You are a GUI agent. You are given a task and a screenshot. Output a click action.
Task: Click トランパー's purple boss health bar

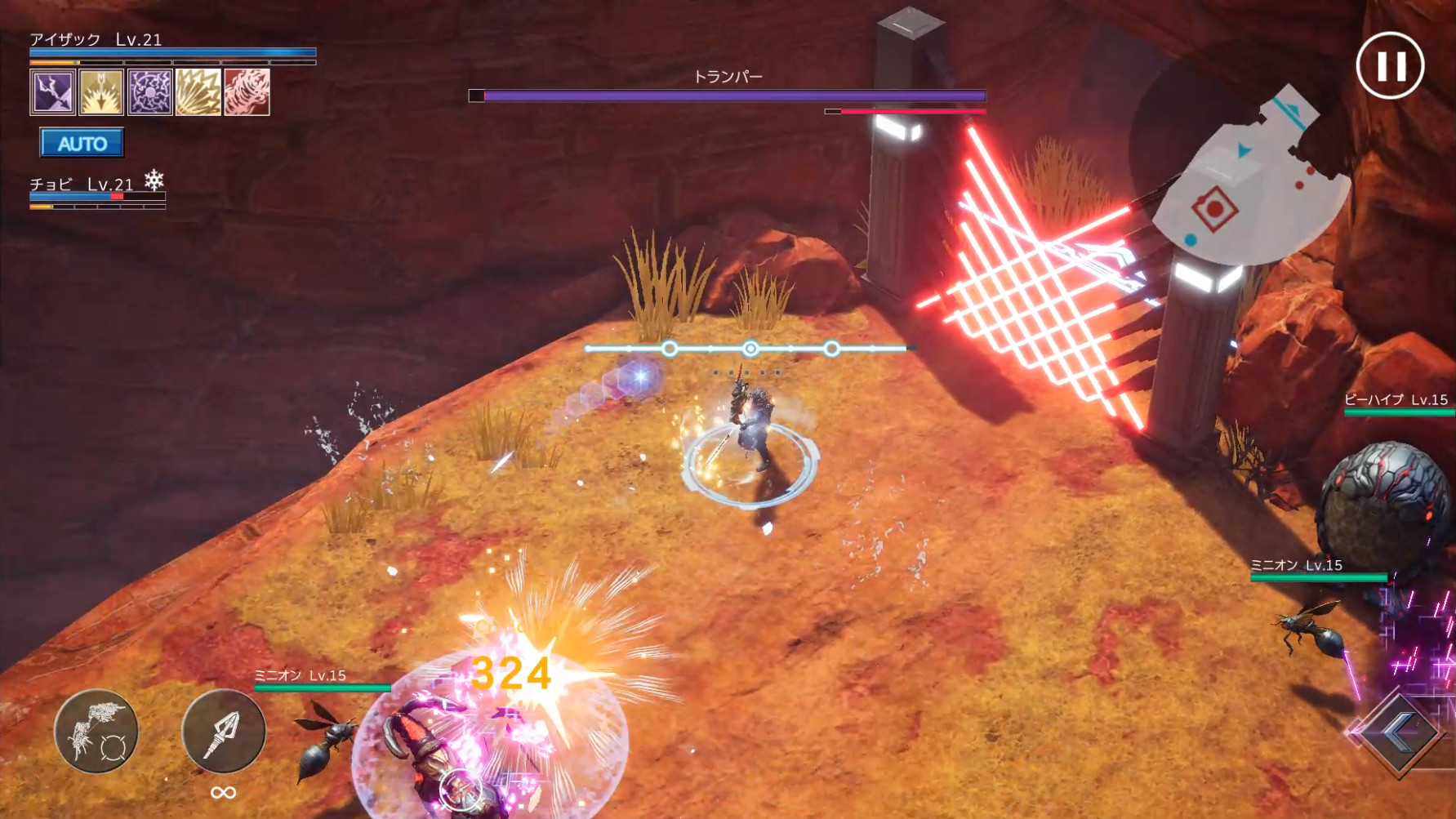(x=726, y=96)
